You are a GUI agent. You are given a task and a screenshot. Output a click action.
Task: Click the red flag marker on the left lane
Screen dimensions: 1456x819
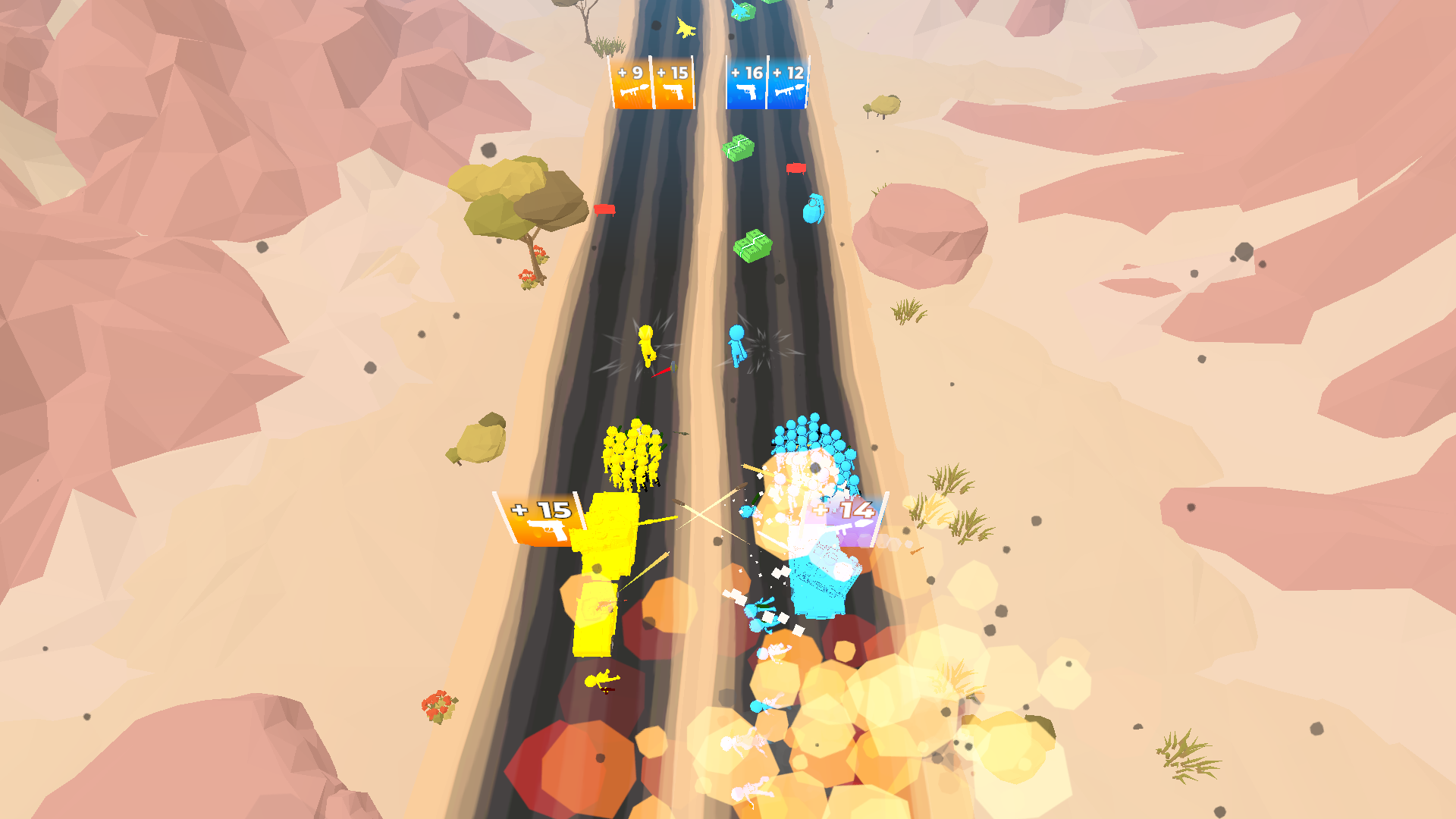tap(604, 209)
